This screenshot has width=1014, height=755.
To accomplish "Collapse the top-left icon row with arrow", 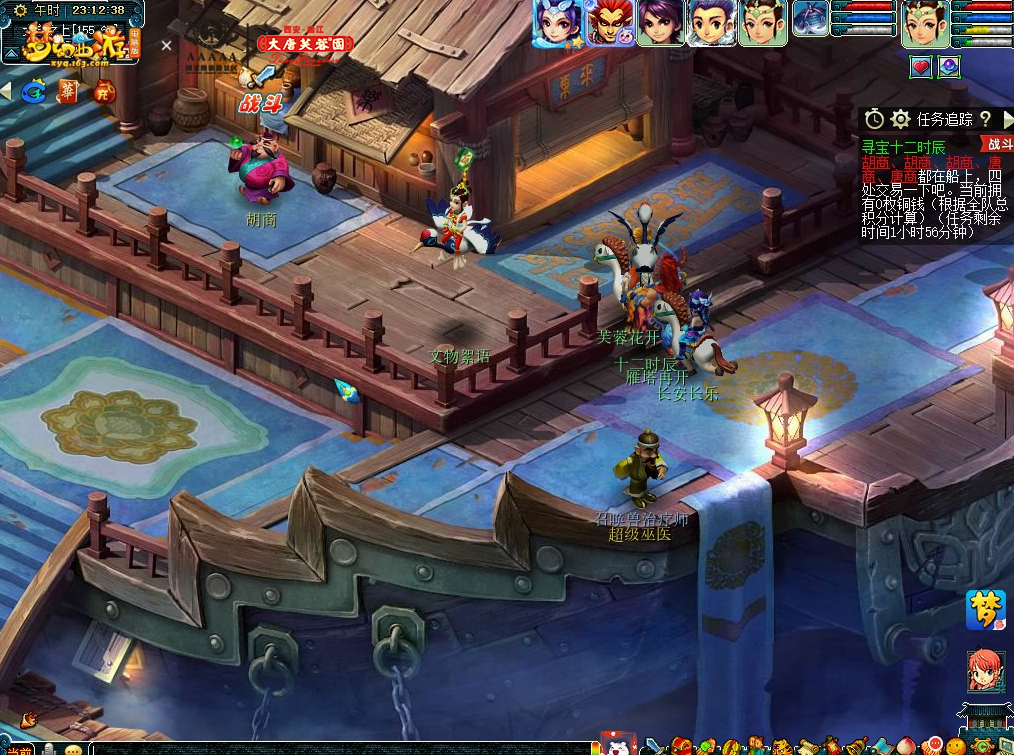I will coord(6,92).
